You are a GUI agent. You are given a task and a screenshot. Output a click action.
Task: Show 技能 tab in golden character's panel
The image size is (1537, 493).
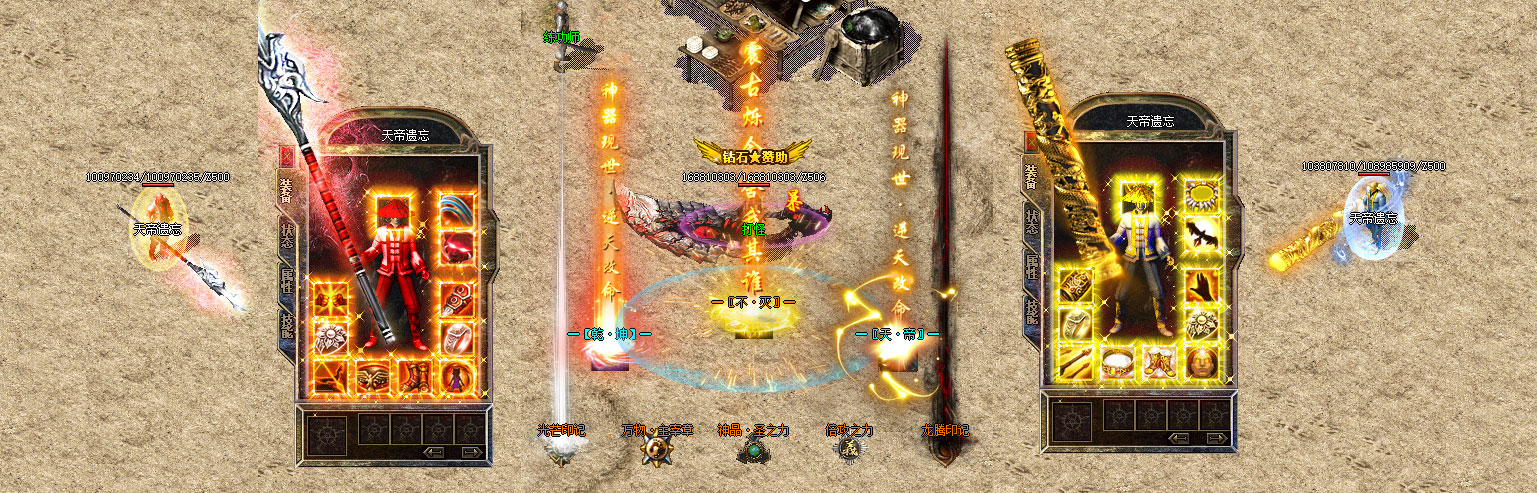click(x=1031, y=310)
